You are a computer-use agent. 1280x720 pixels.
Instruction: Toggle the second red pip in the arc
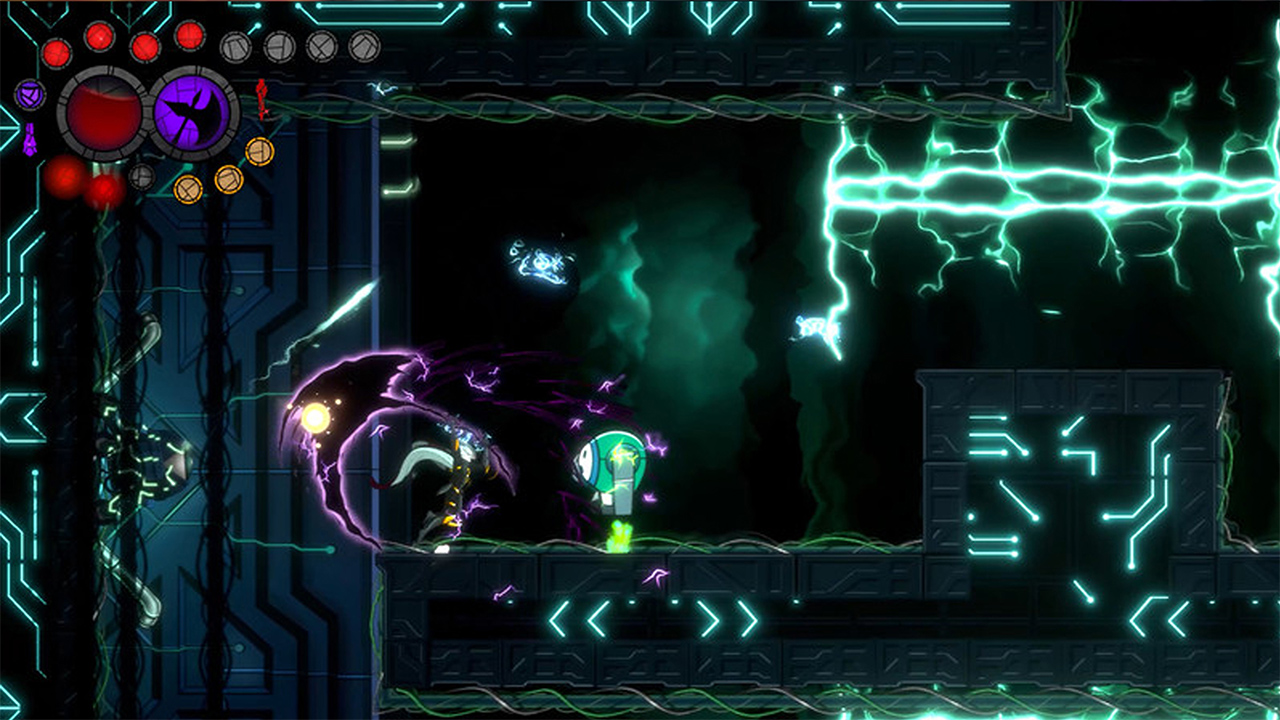point(97,36)
